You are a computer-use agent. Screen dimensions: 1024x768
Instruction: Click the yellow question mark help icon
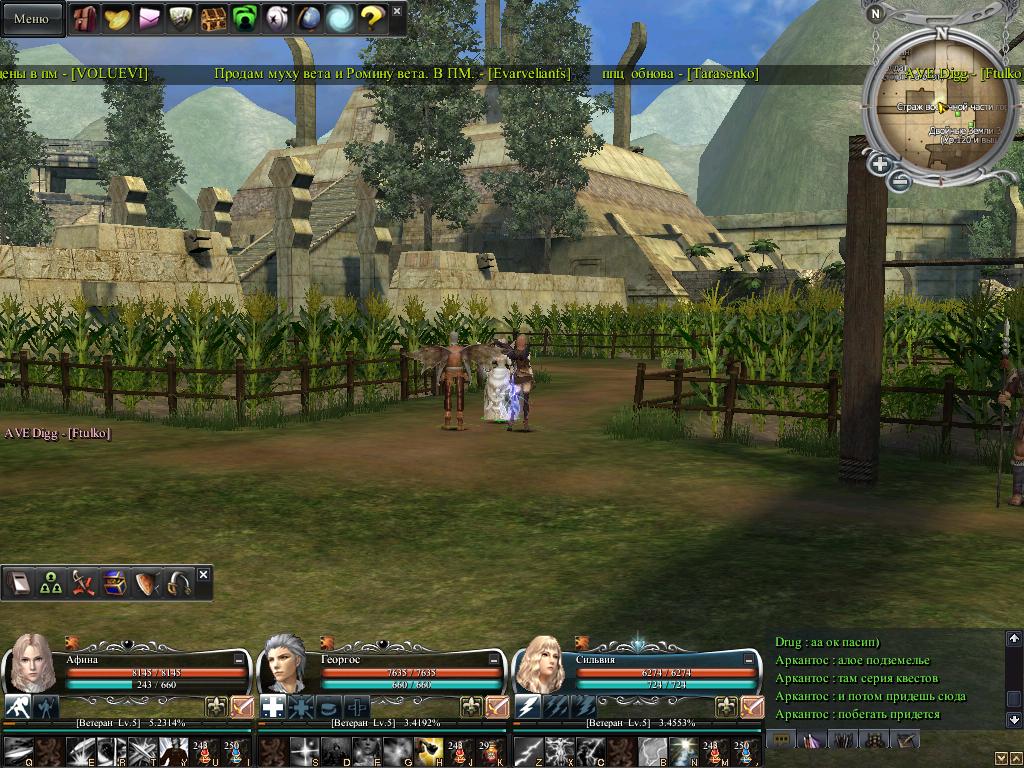click(372, 18)
